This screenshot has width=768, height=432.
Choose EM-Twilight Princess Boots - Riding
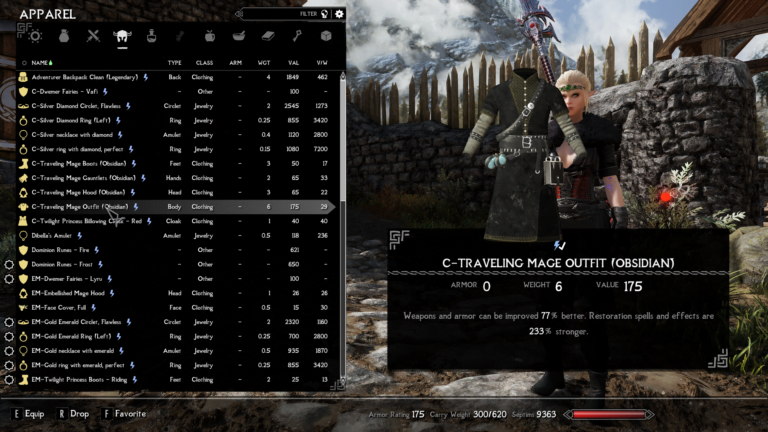86,380
